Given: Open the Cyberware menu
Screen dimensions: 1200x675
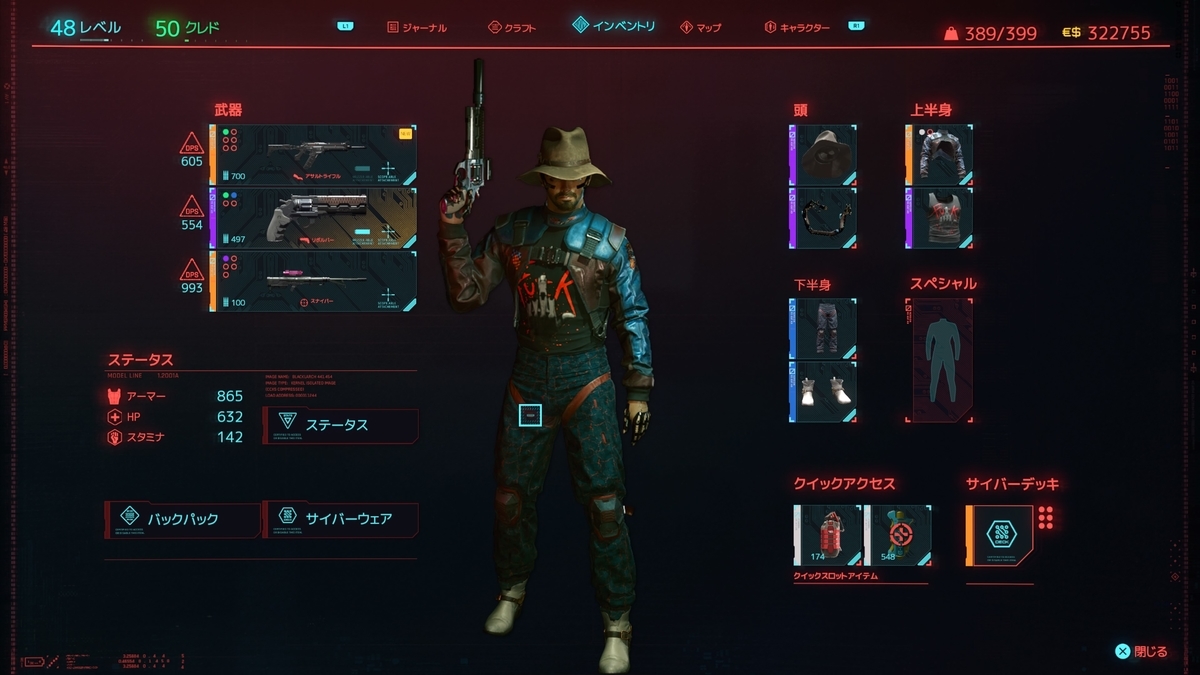Looking at the screenshot, I should pyautogui.click(x=340, y=519).
